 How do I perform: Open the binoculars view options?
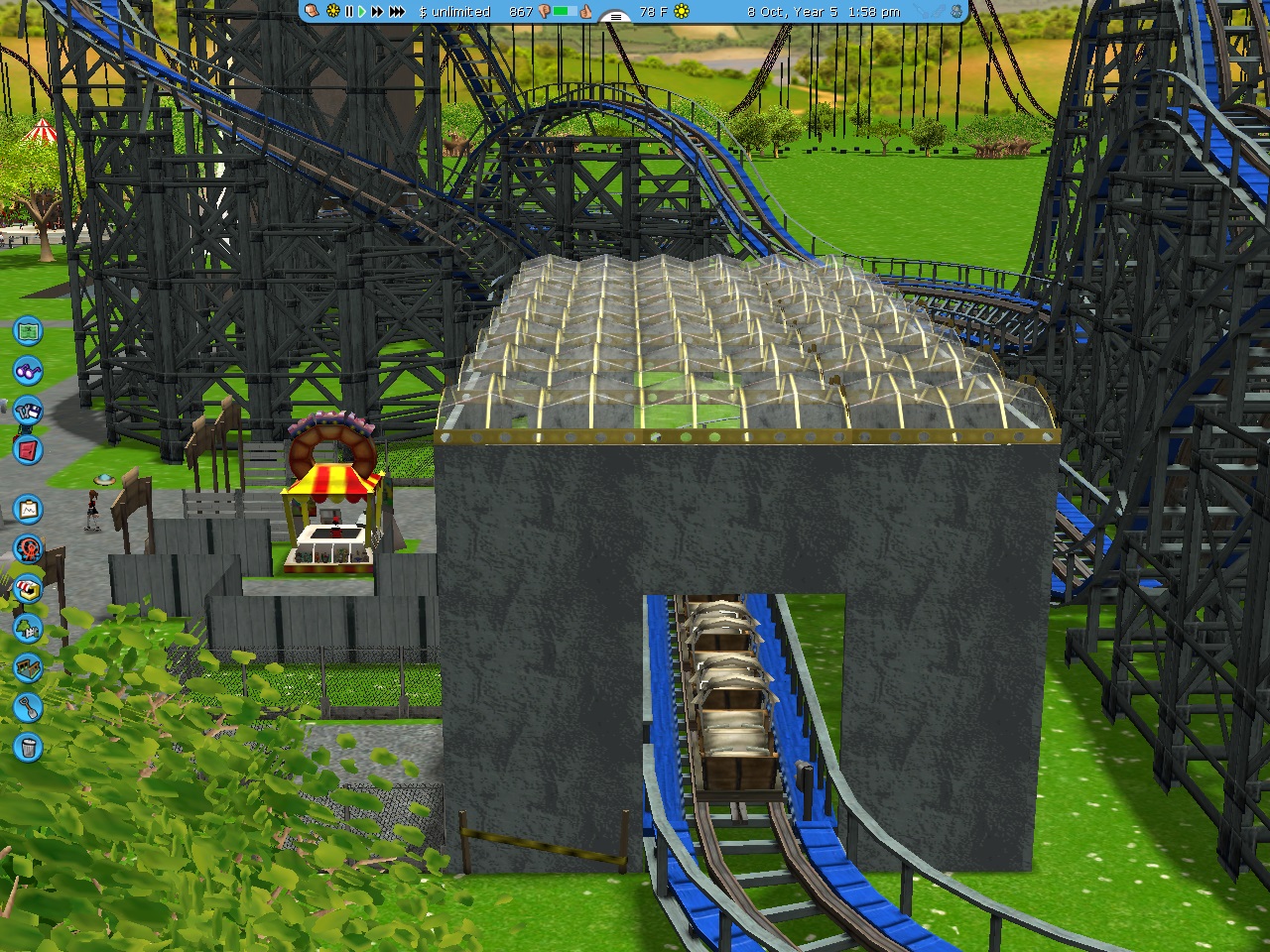(x=28, y=371)
